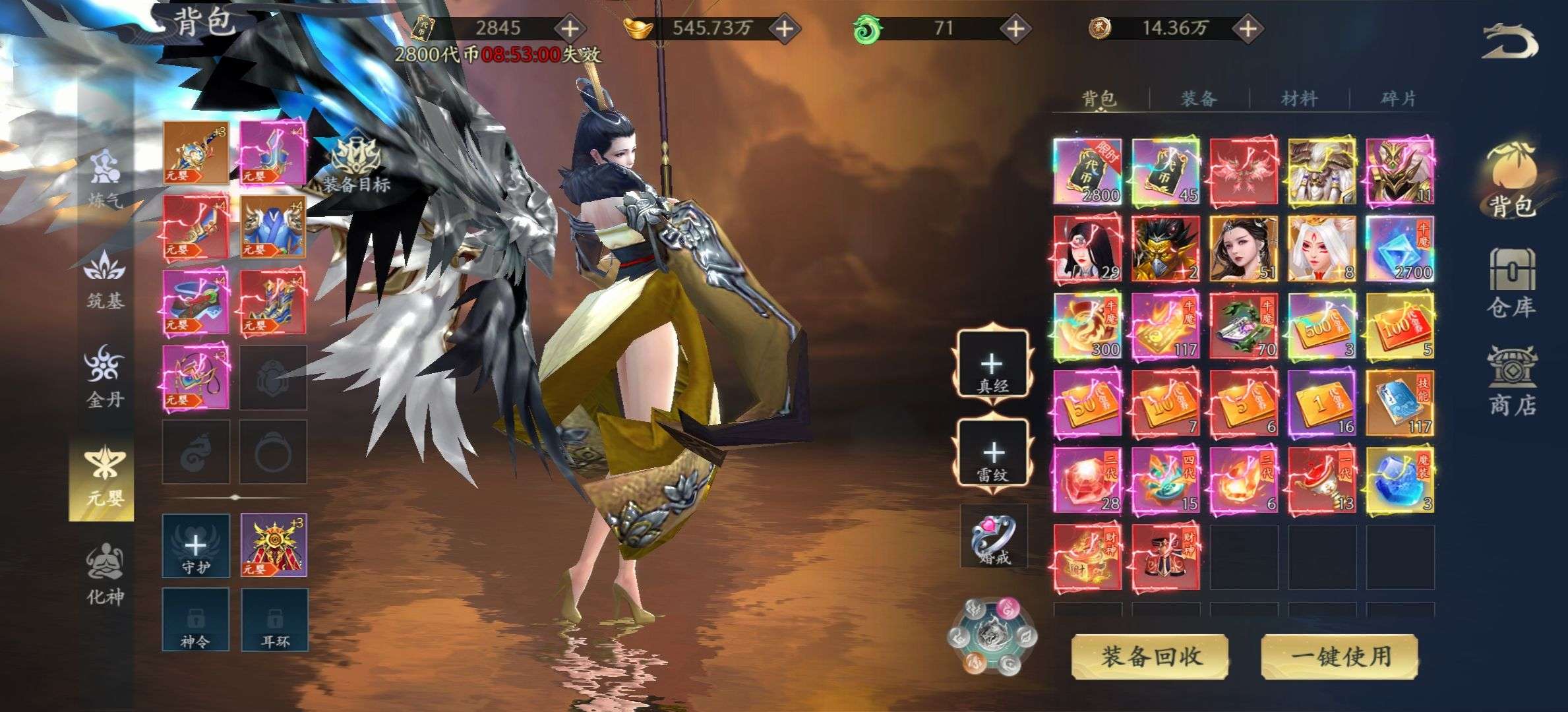Show the 碎片 fragments tab
The image size is (1568, 712).
1398,99
